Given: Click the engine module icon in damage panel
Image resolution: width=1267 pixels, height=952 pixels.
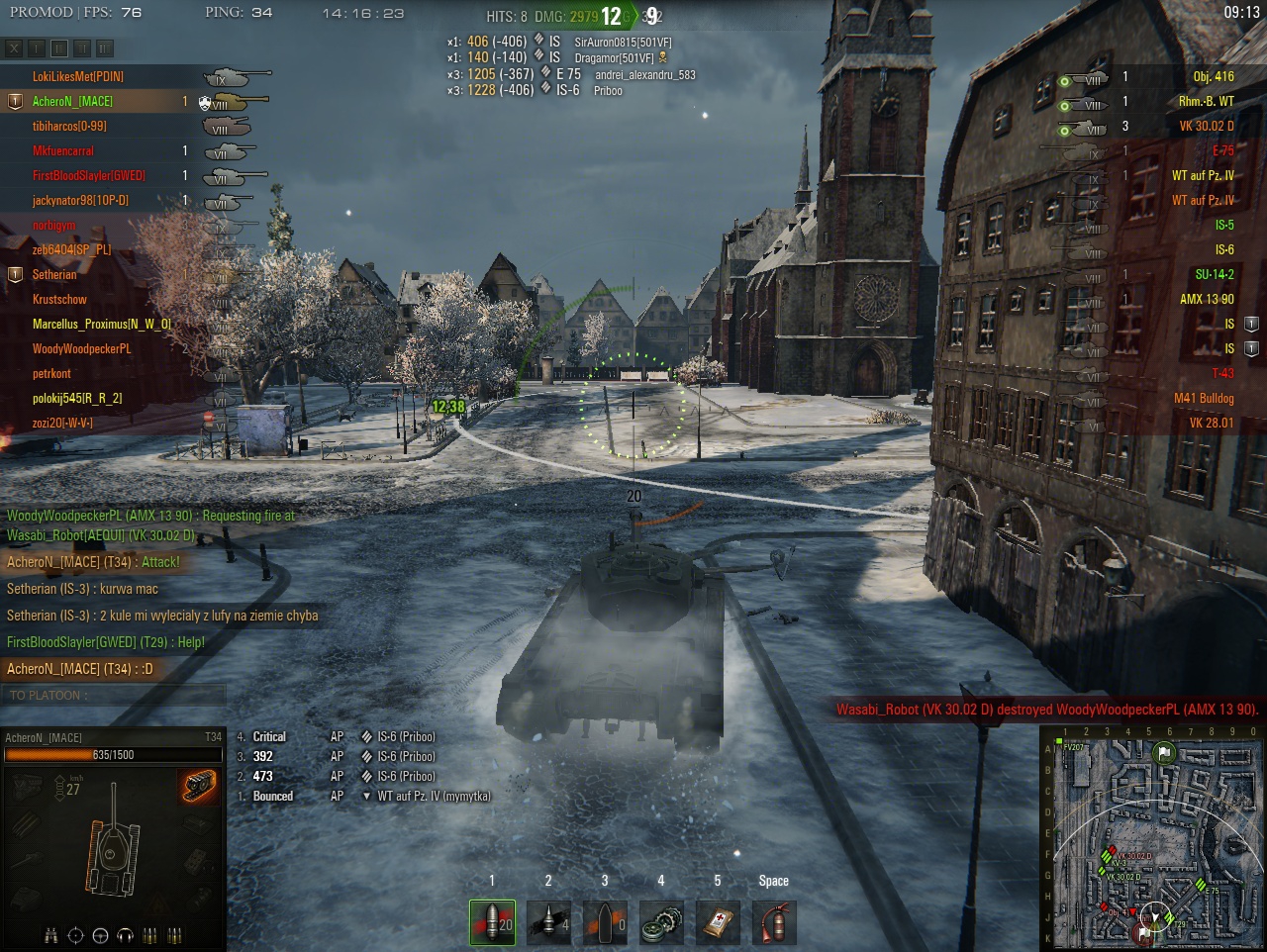Looking at the screenshot, I should click(x=28, y=786).
